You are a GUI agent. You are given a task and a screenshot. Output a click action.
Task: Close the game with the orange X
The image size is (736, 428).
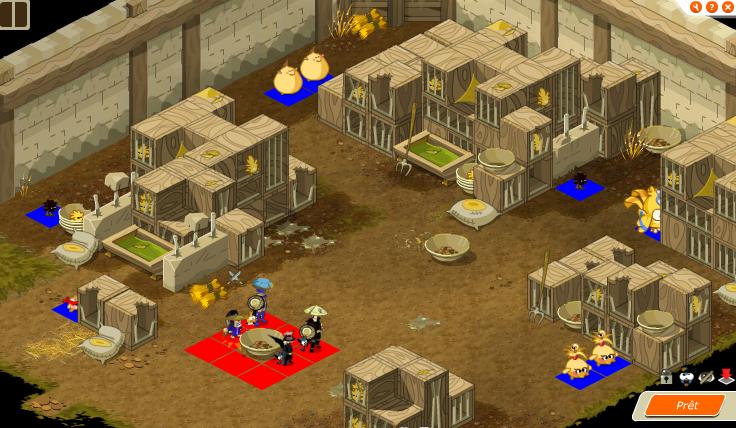tap(727, 7)
